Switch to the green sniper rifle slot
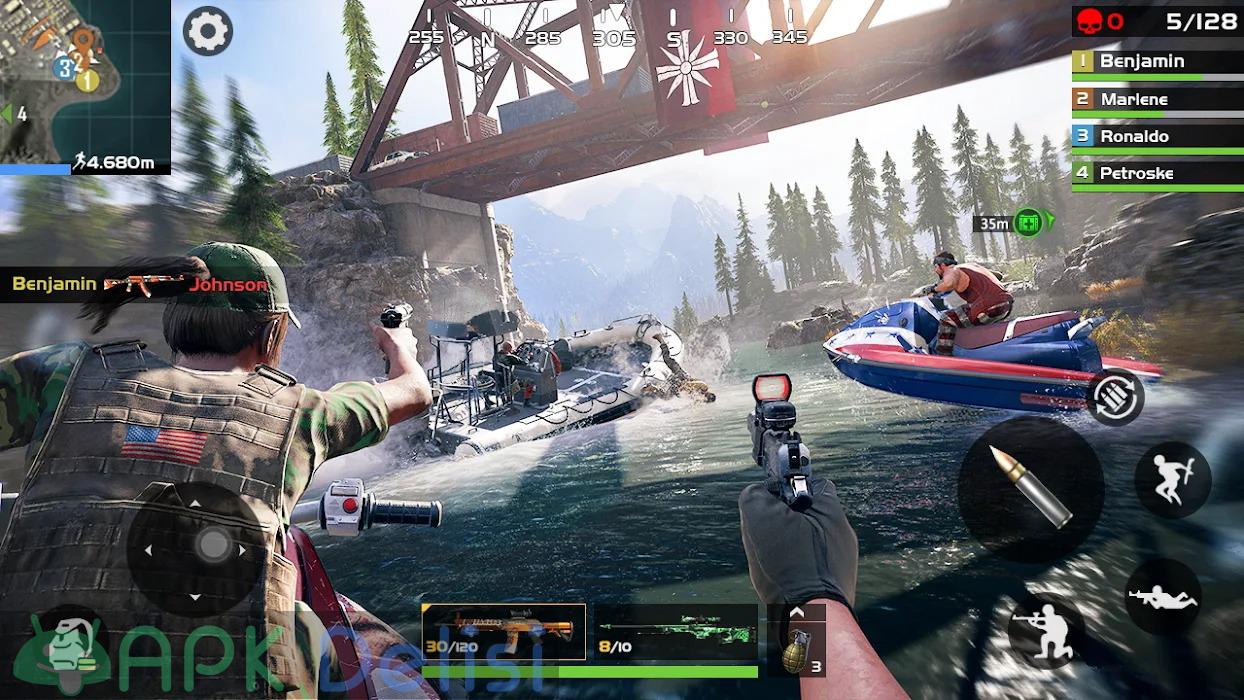Image resolution: width=1244 pixels, height=700 pixels. tap(676, 632)
